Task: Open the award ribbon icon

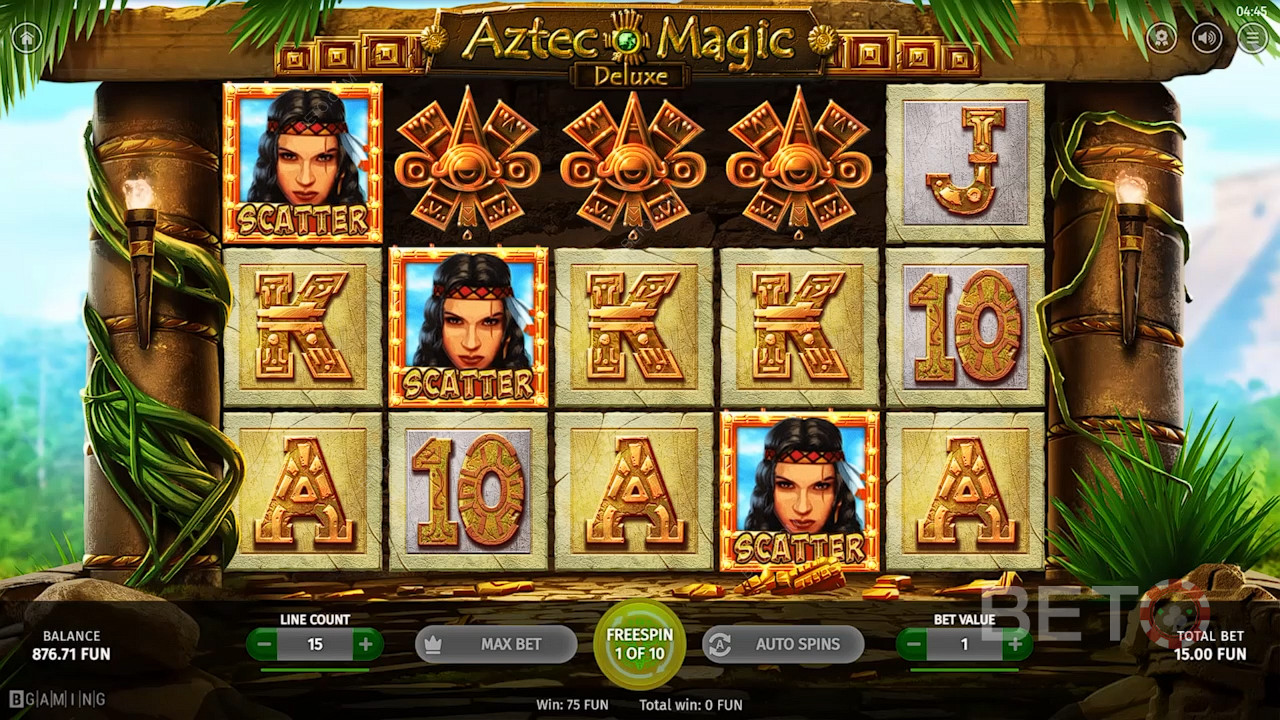Action: click(x=1161, y=38)
